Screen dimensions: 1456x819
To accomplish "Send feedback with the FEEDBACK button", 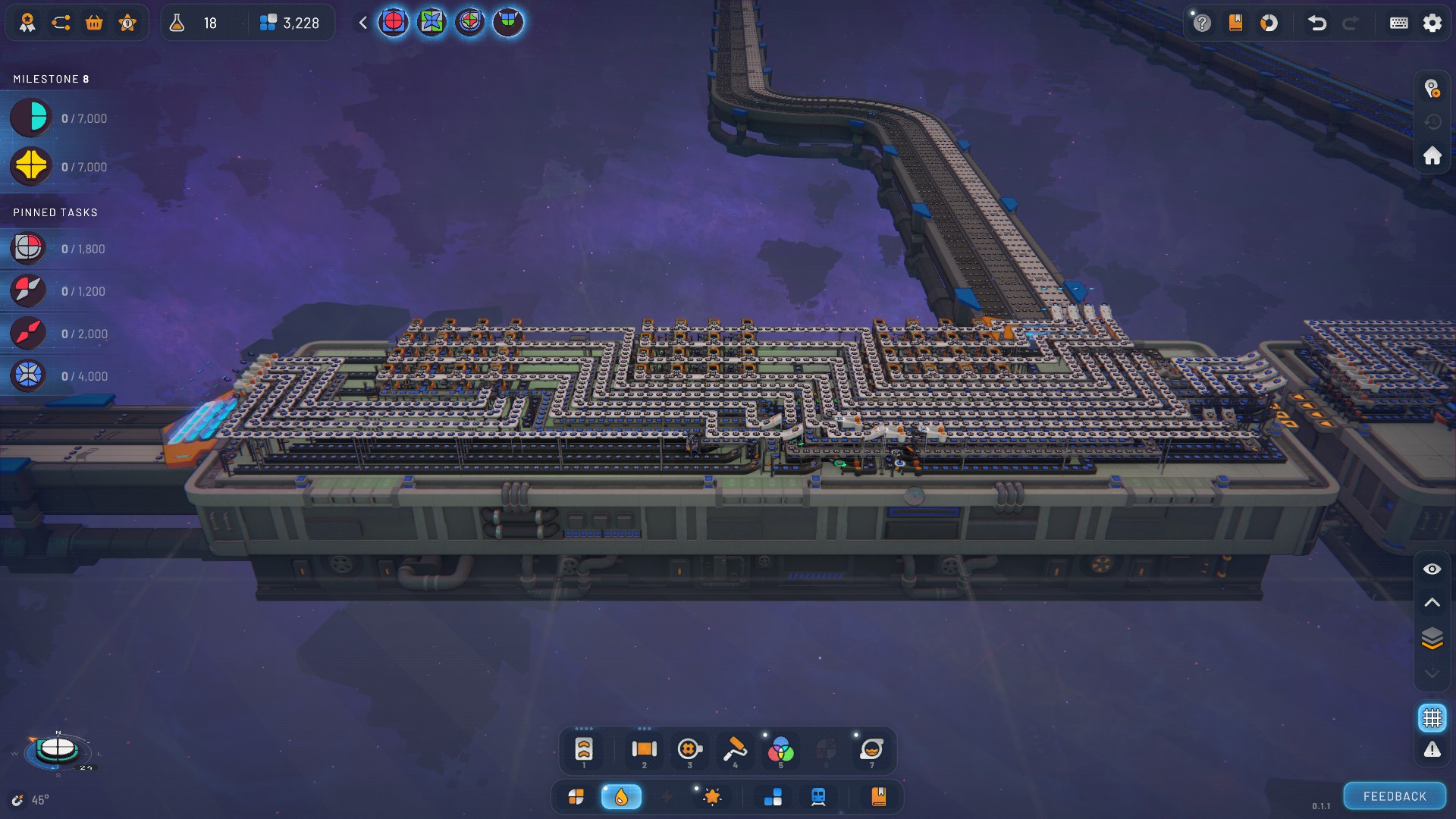I will [x=1395, y=796].
